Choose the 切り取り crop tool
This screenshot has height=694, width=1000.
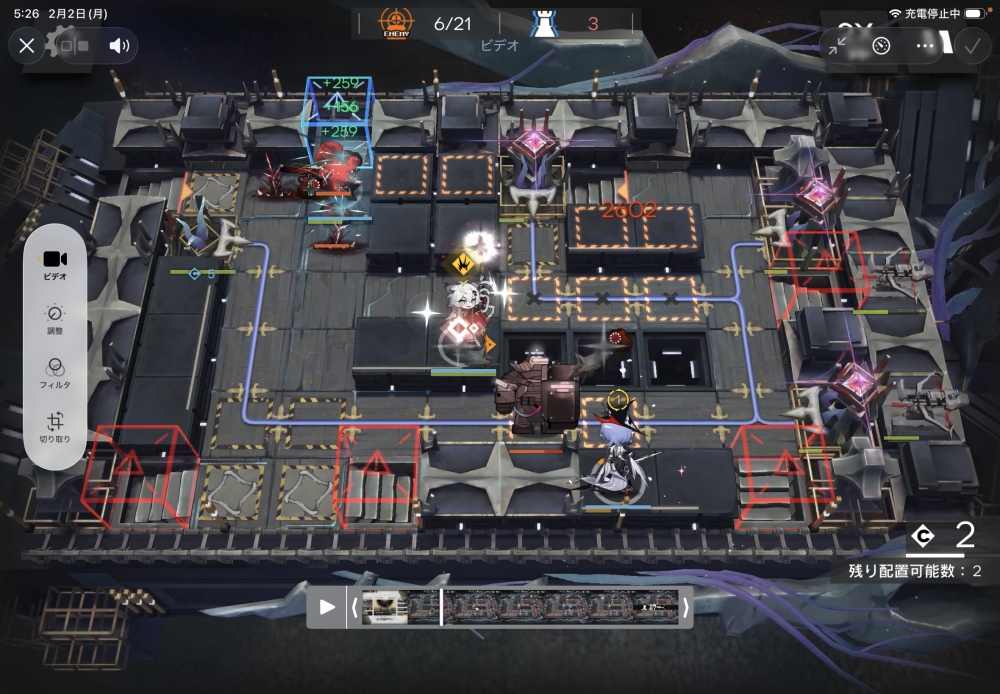(55, 428)
